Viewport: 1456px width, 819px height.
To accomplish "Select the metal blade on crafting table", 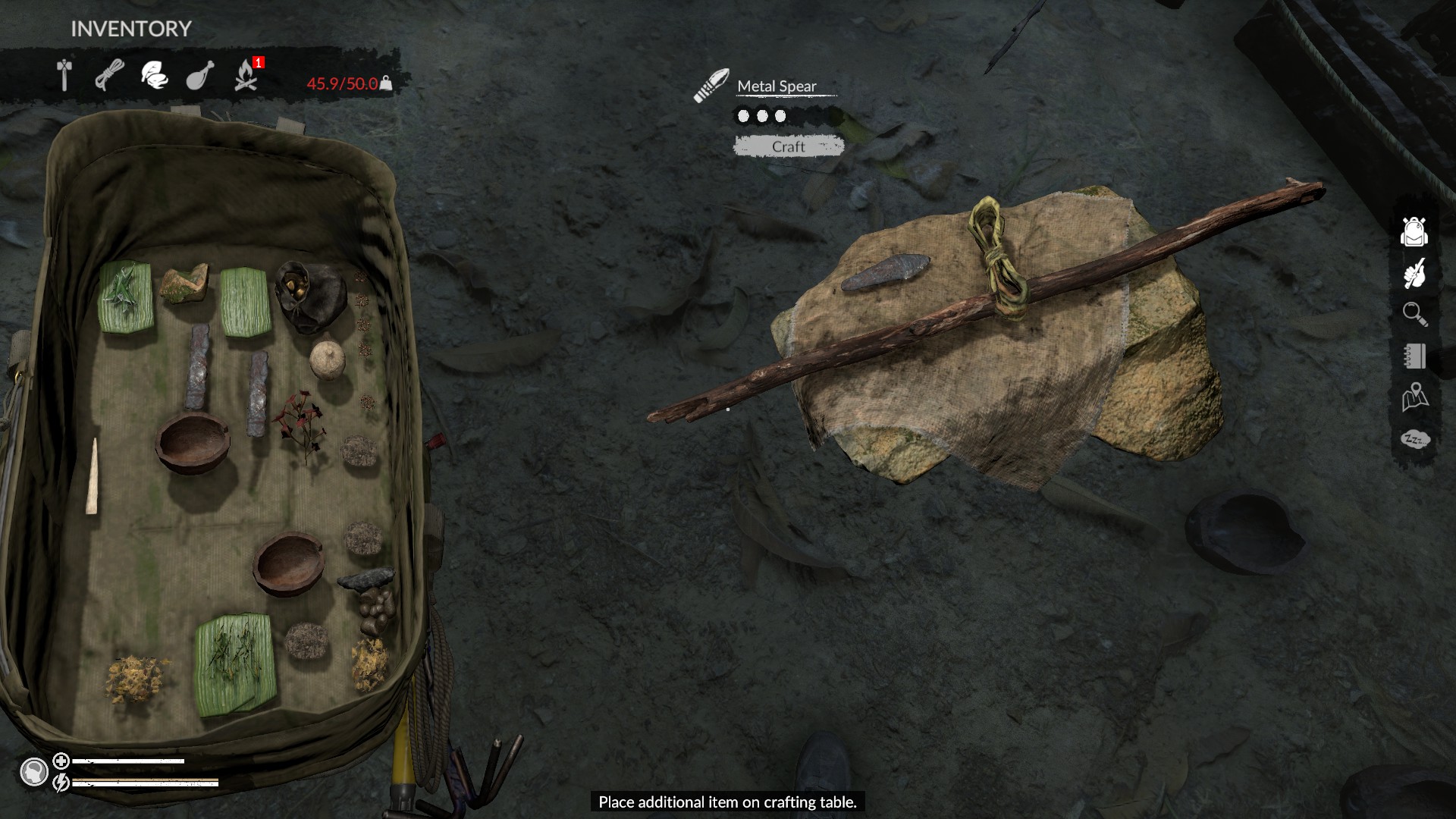I will point(885,272).
